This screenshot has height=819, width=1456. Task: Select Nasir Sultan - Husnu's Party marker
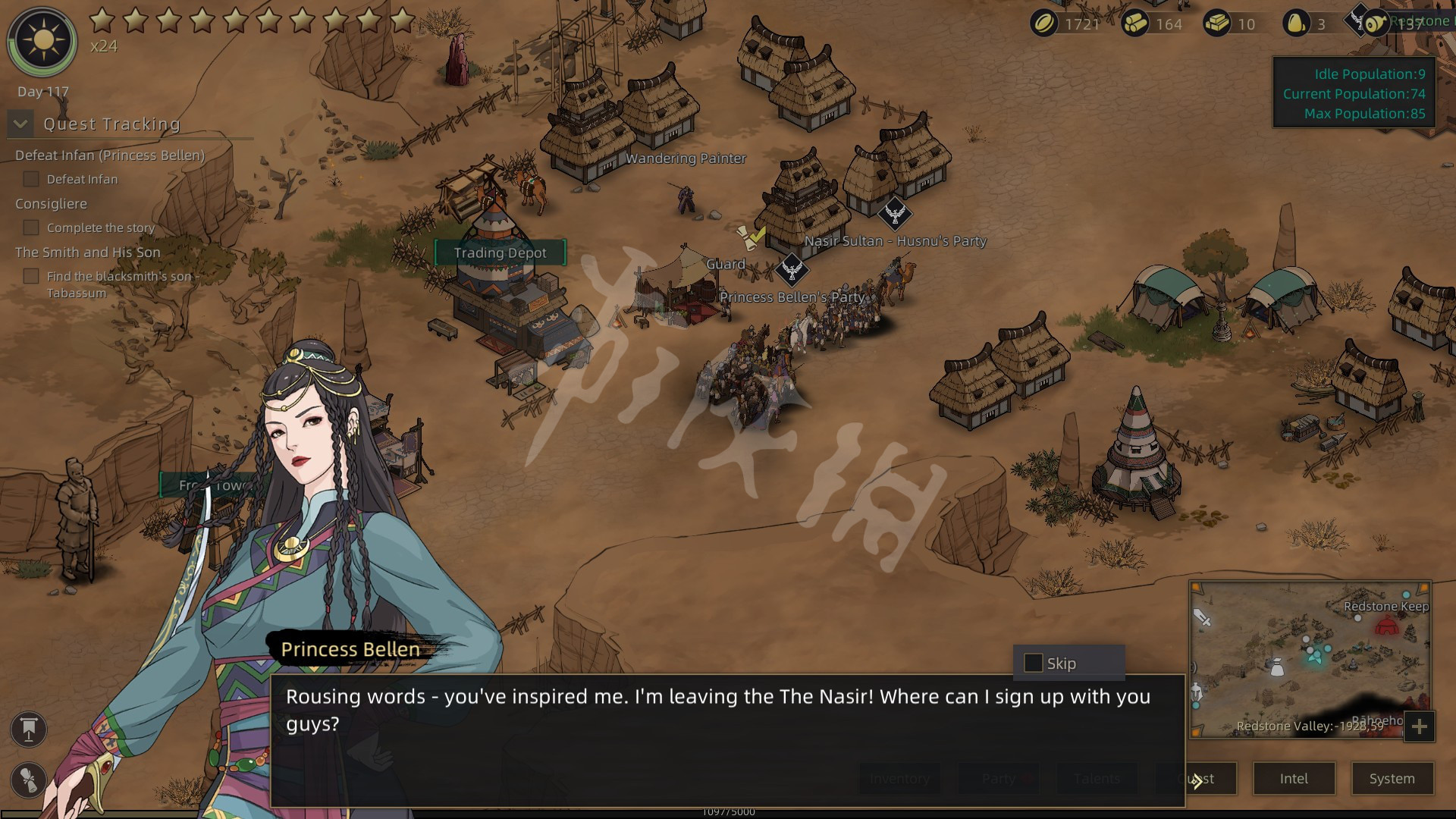coord(894,215)
